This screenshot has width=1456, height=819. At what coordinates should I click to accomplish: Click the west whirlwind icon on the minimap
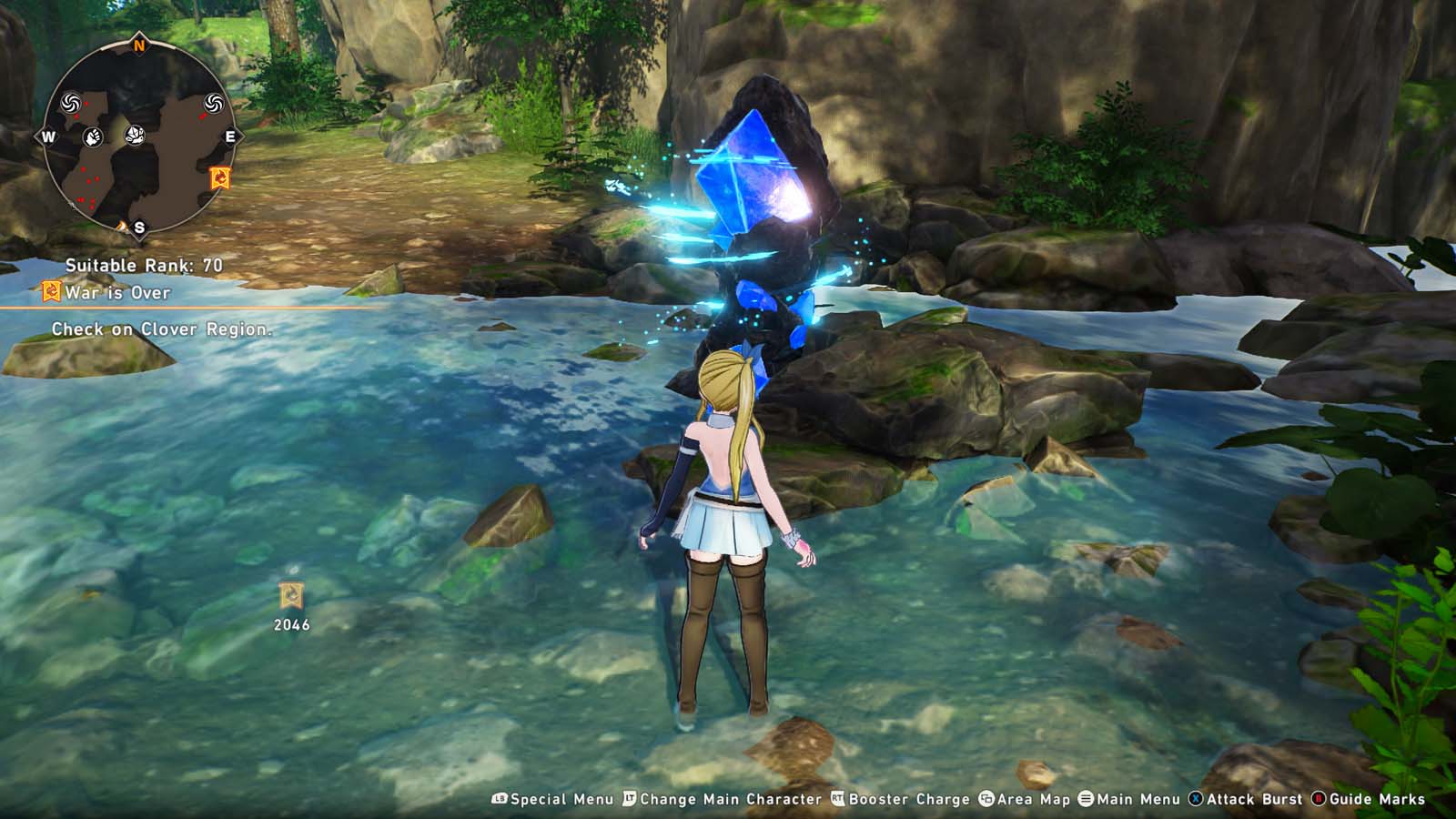[x=70, y=104]
